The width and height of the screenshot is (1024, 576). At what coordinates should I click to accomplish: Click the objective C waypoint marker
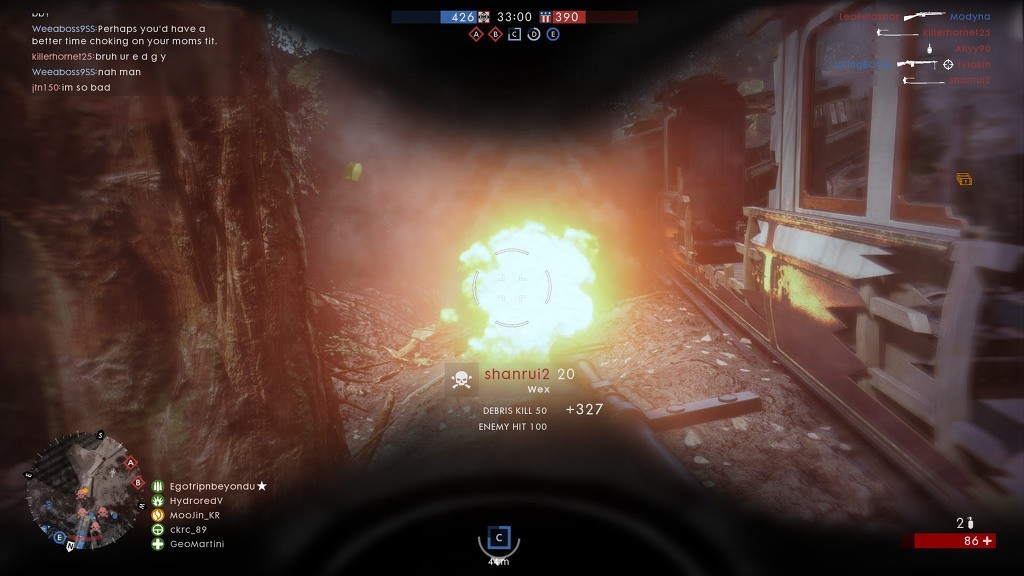click(x=499, y=537)
